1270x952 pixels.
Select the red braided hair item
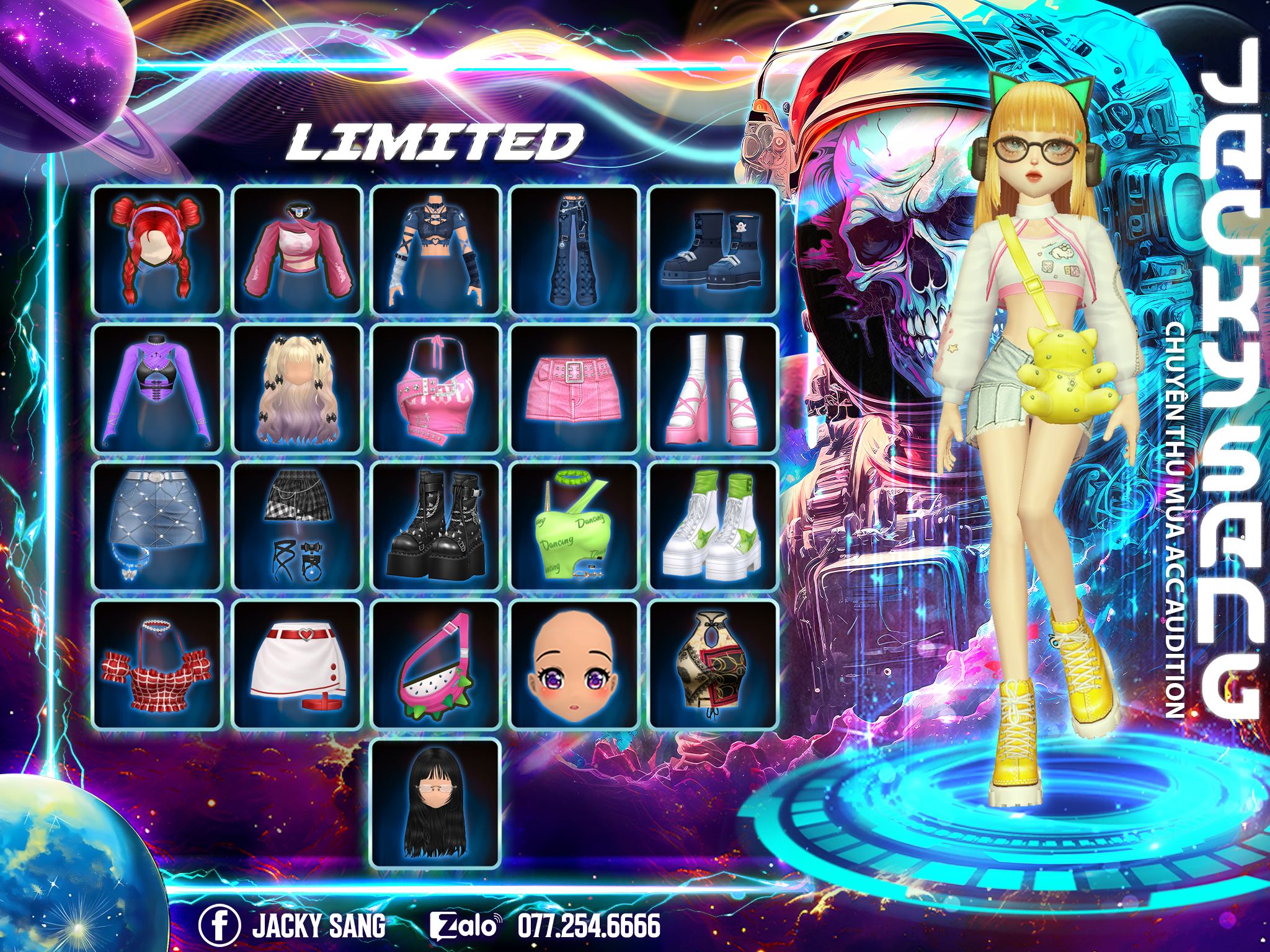(x=157, y=250)
